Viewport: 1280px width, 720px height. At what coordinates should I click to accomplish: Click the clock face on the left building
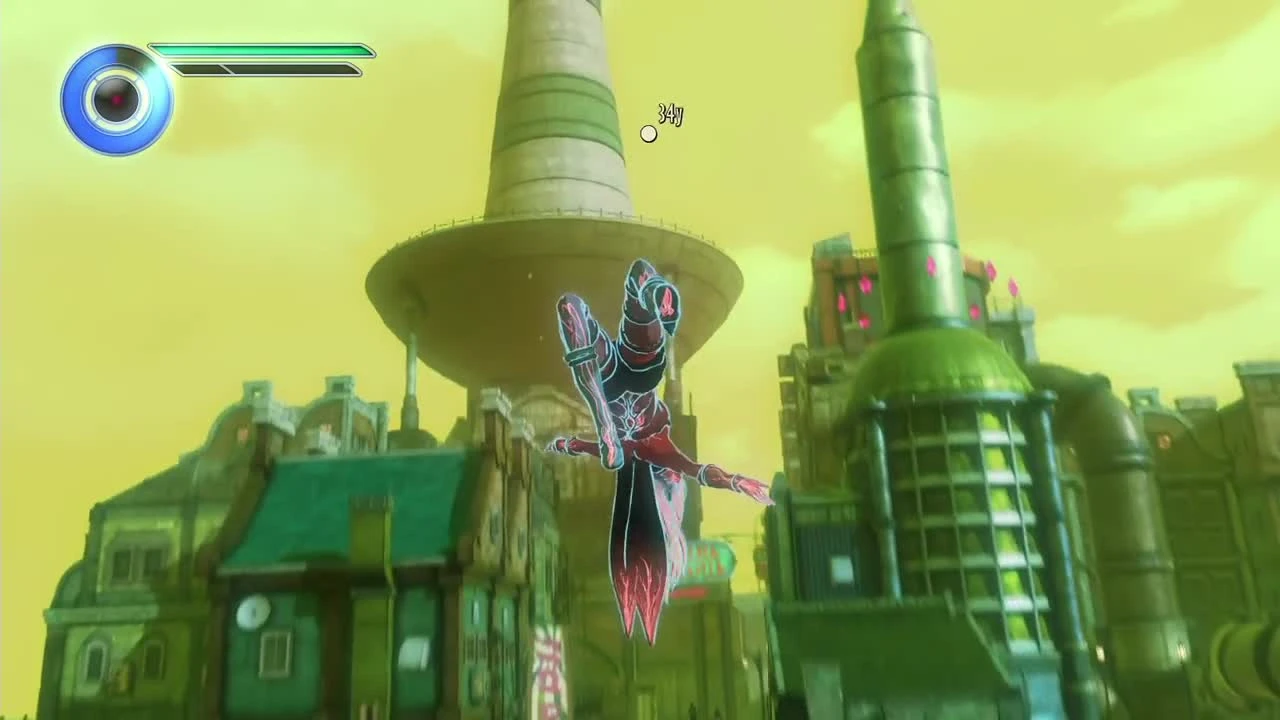pos(255,613)
